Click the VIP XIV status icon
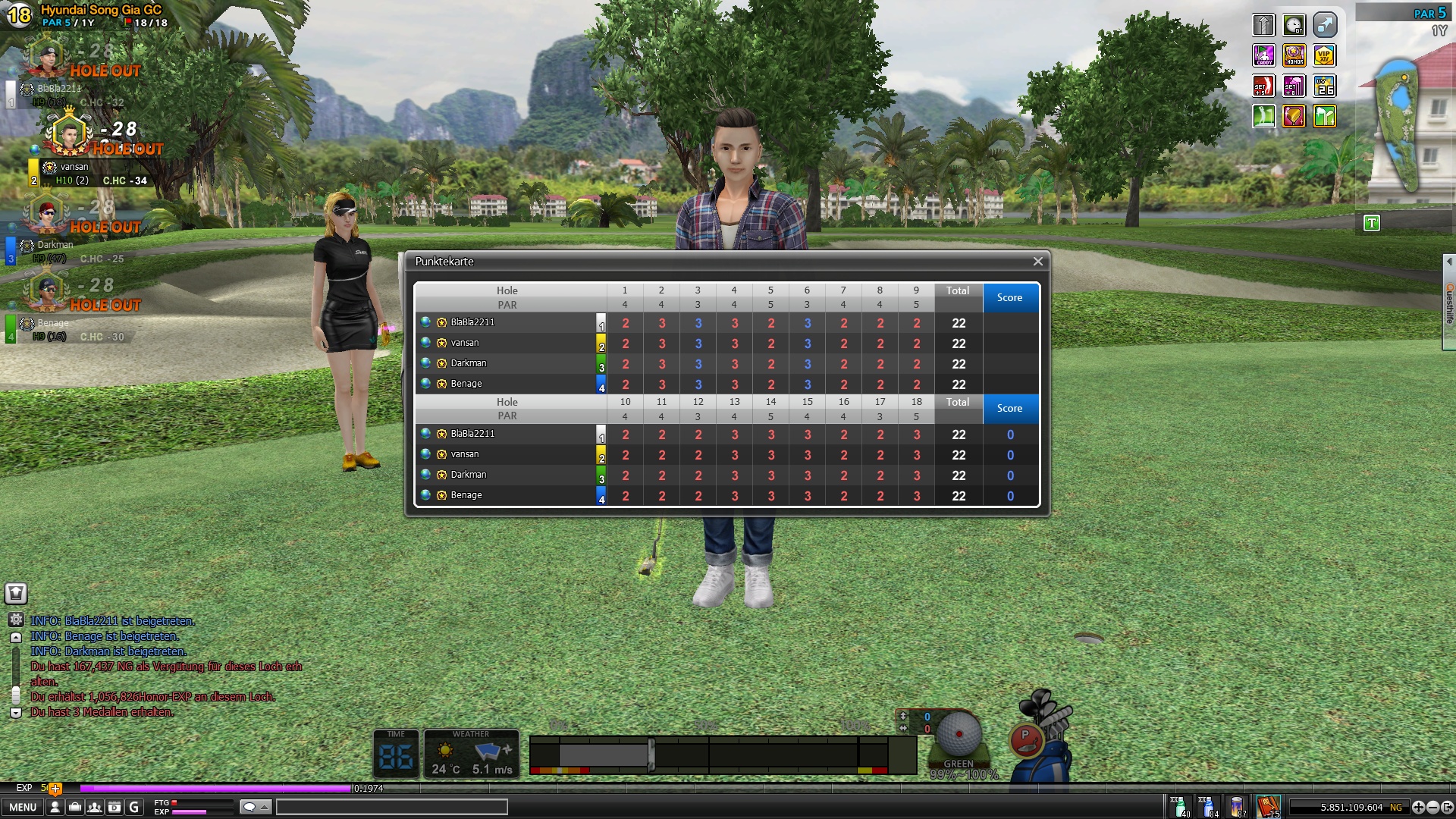 click(x=1324, y=55)
